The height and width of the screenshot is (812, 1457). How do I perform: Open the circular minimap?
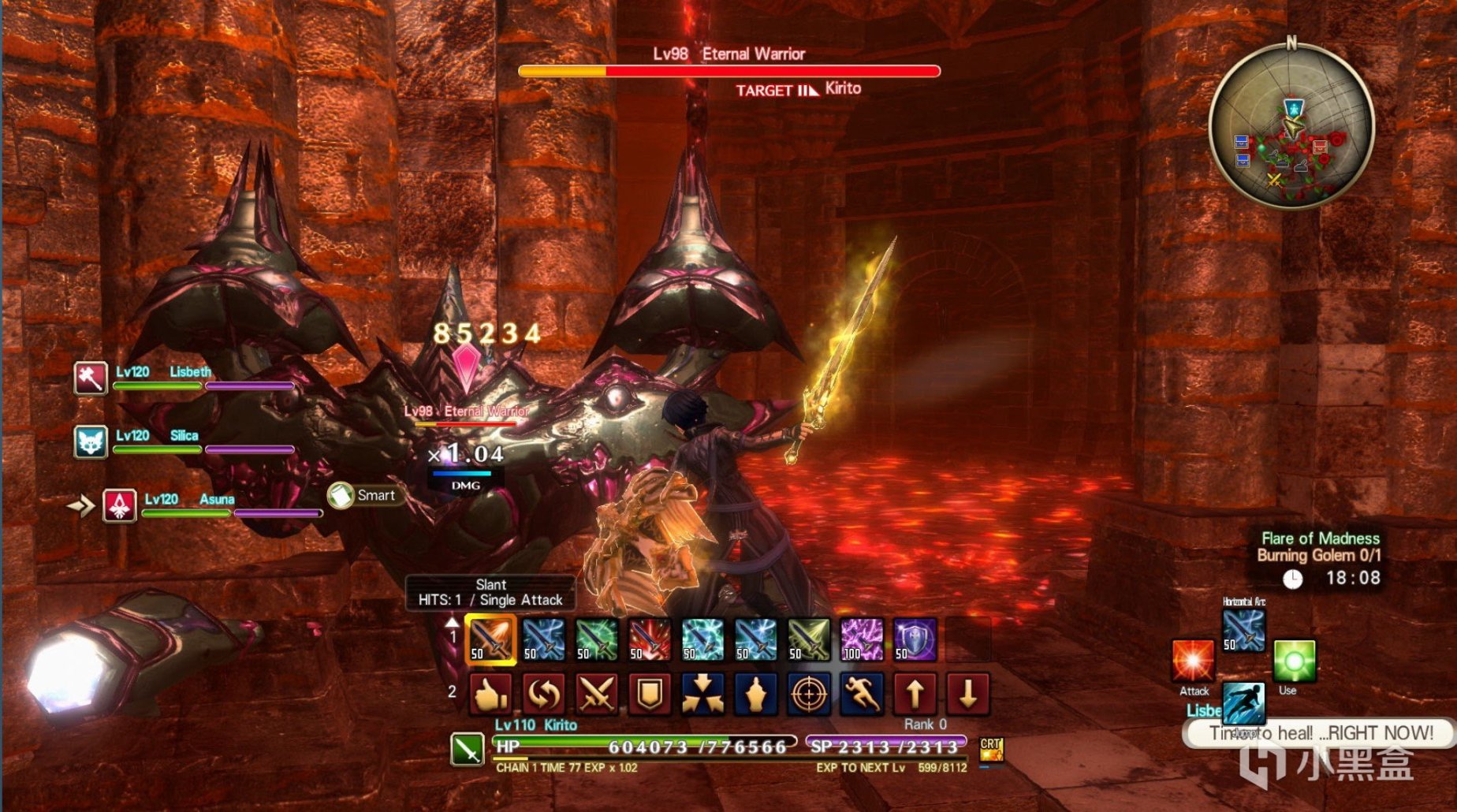(x=1291, y=126)
